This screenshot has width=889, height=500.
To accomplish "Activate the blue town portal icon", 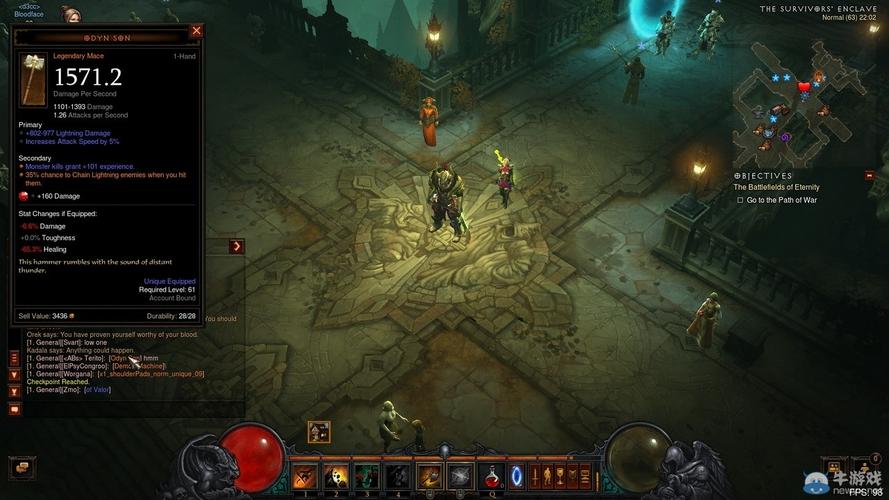I will click(517, 475).
